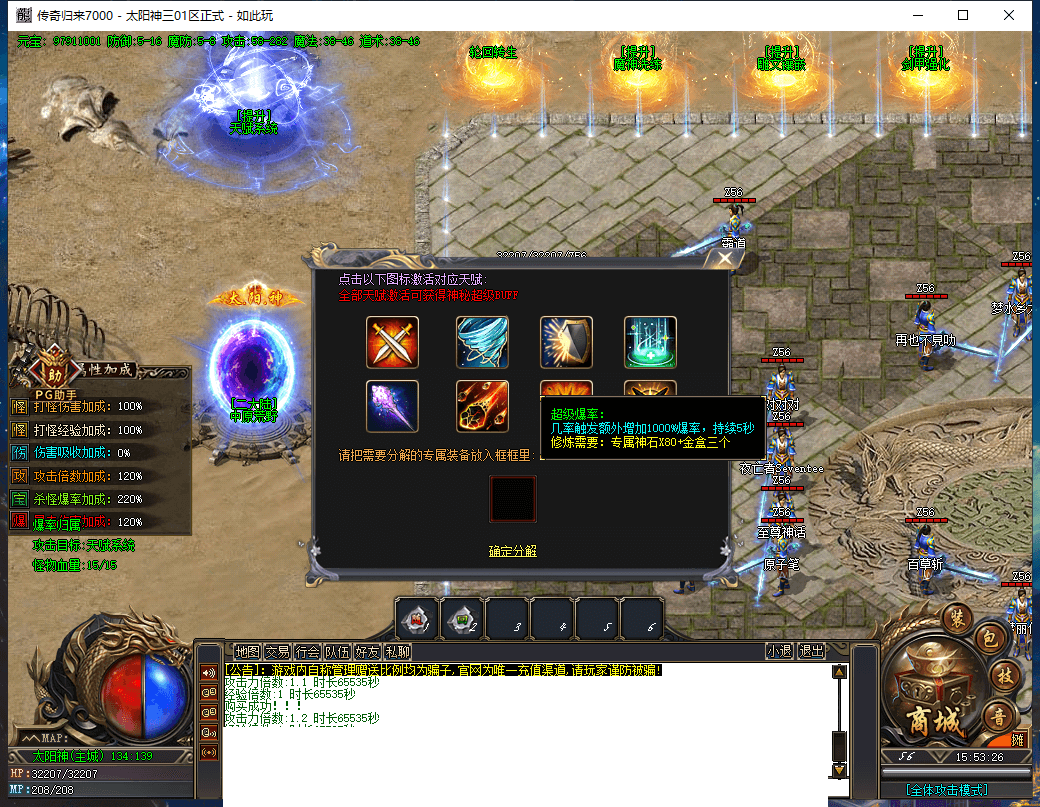The width and height of the screenshot is (1040, 807).
Task: Activate the crossed swords talent
Action: tap(392, 342)
